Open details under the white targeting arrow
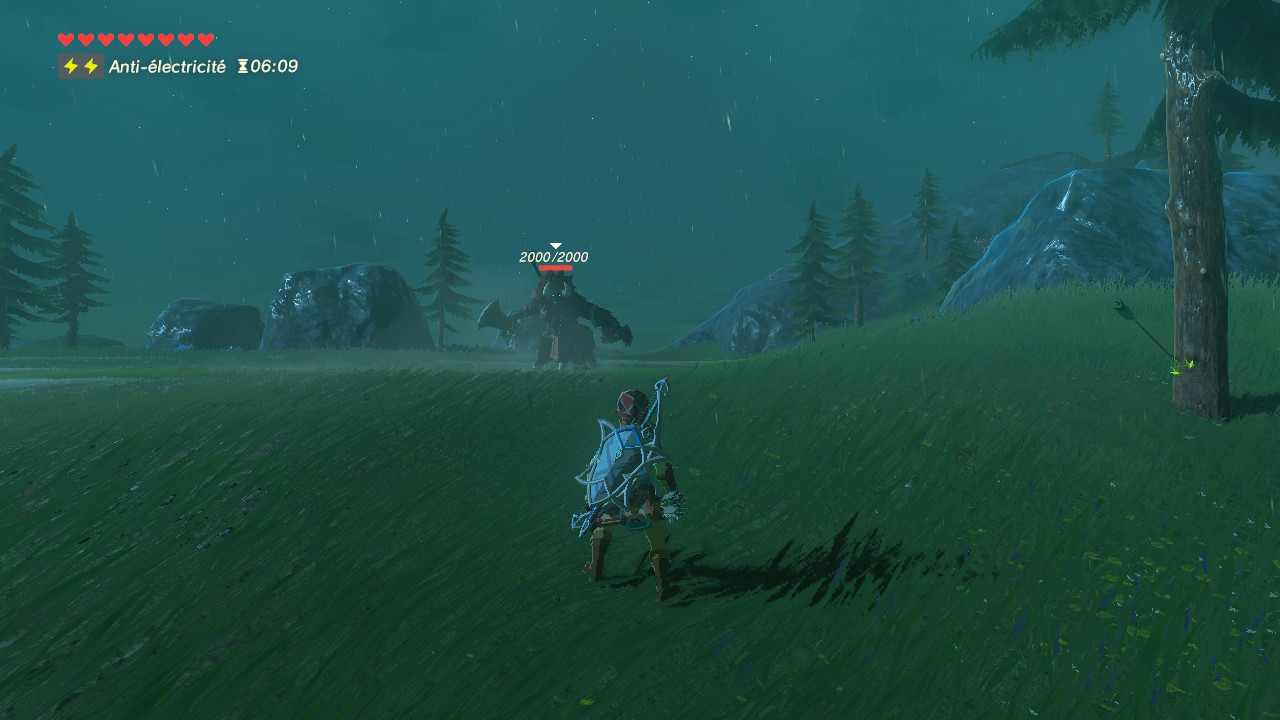1280x720 pixels. point(554,243)
